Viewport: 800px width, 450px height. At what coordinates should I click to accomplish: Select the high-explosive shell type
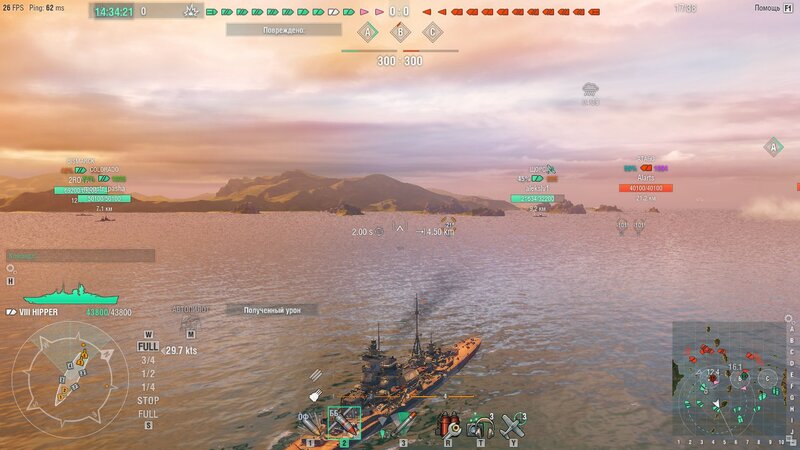tap(310, 424)
